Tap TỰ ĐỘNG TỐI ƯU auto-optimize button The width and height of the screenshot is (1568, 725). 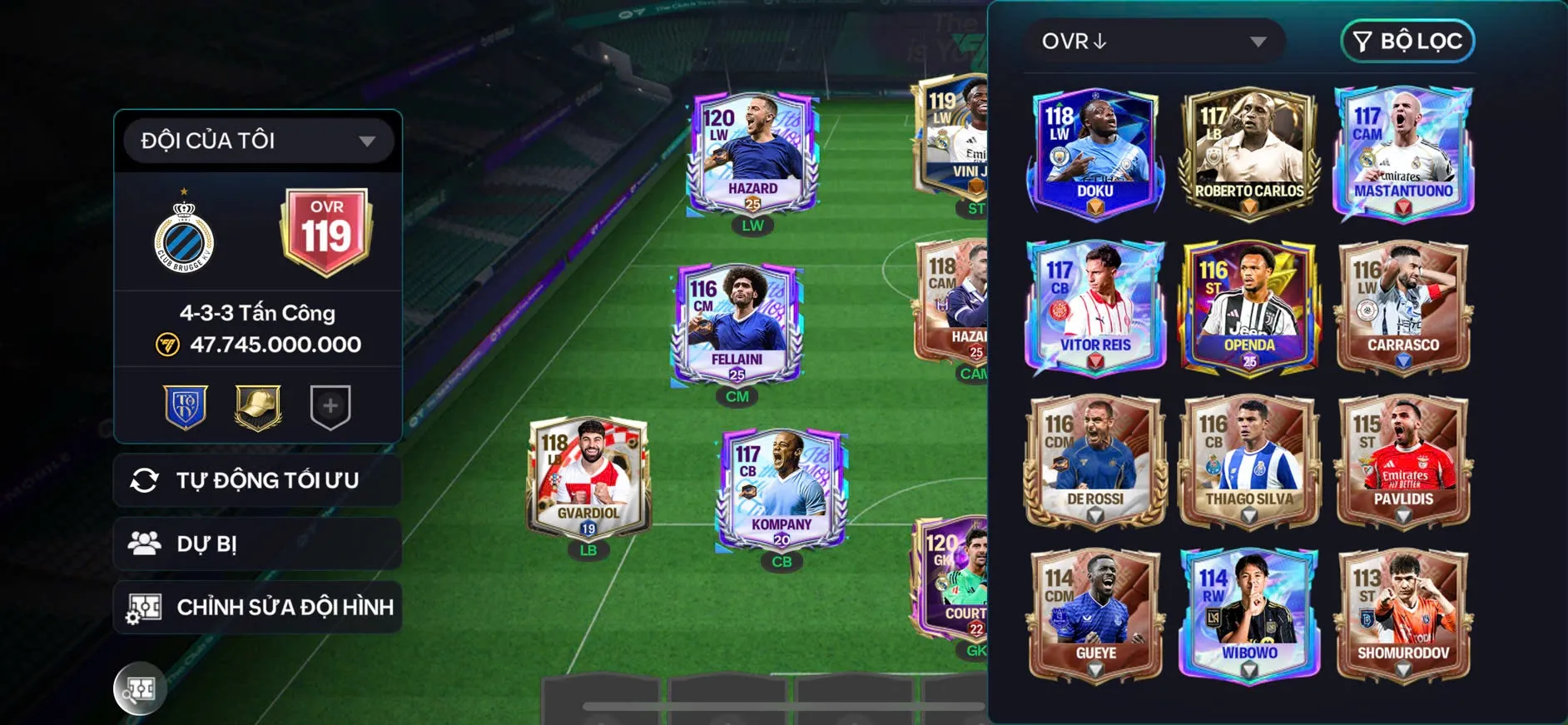point(258,480)
